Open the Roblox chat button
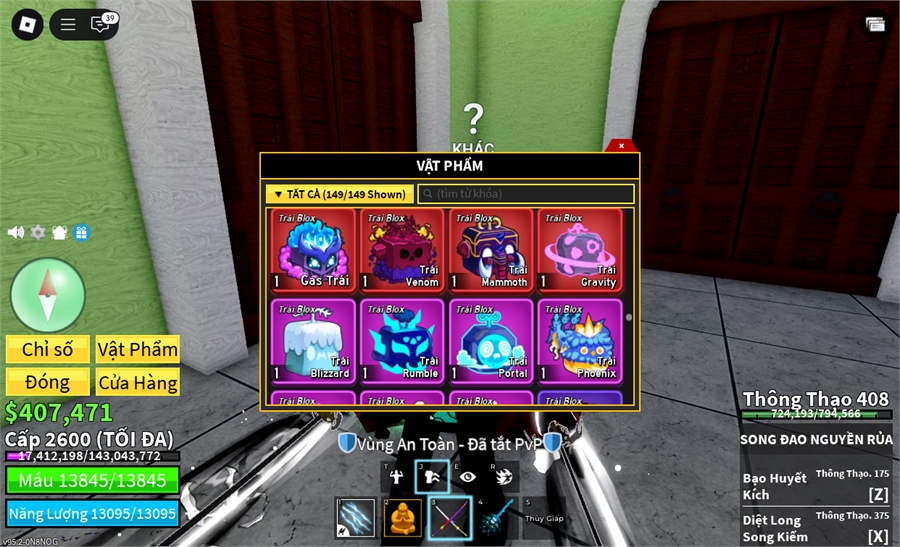The image size is (900, 547). pyautogui.click(x=100, y=25)
